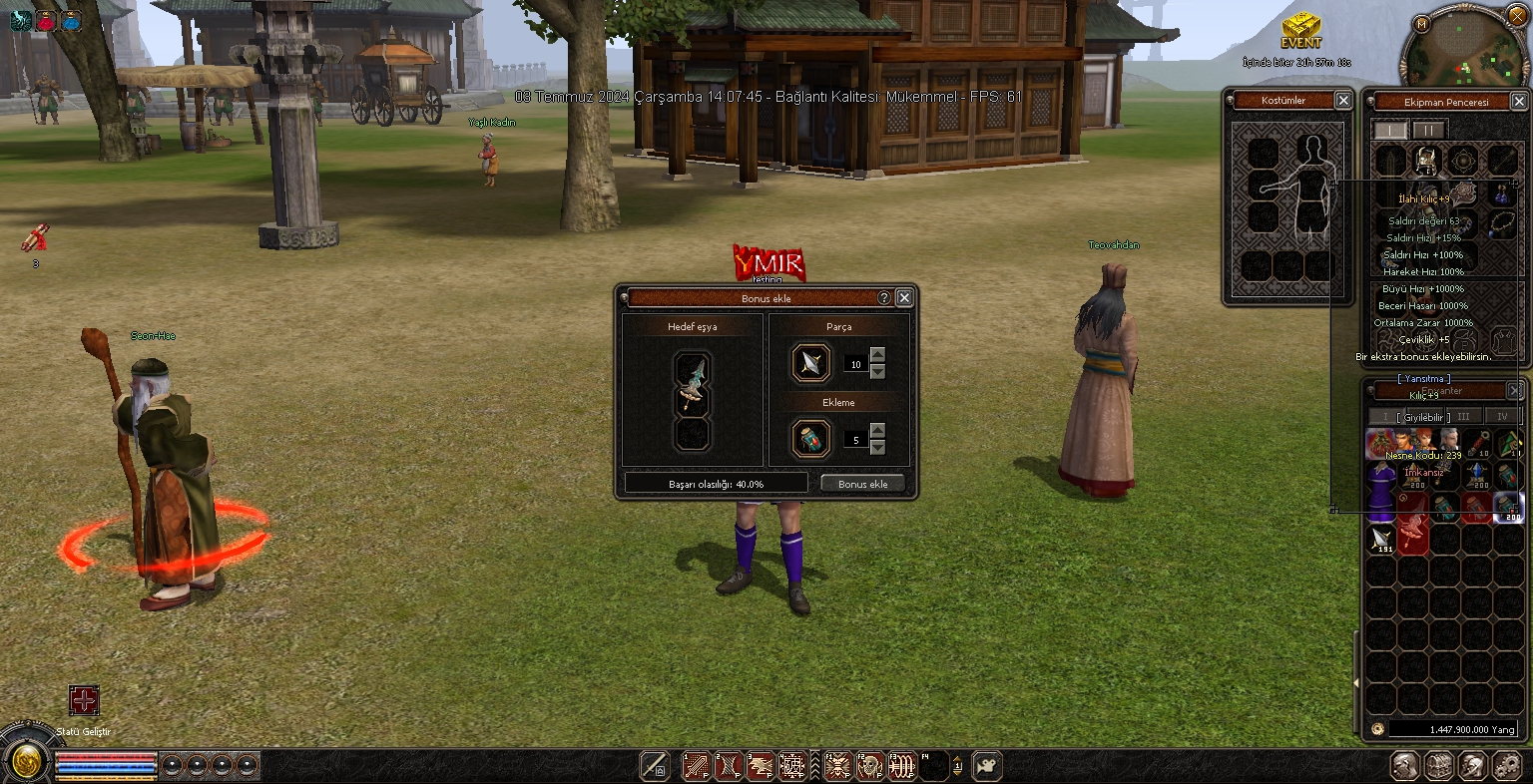
Task: Open the gold EVENT icon
Action: tap(1301, 30)
